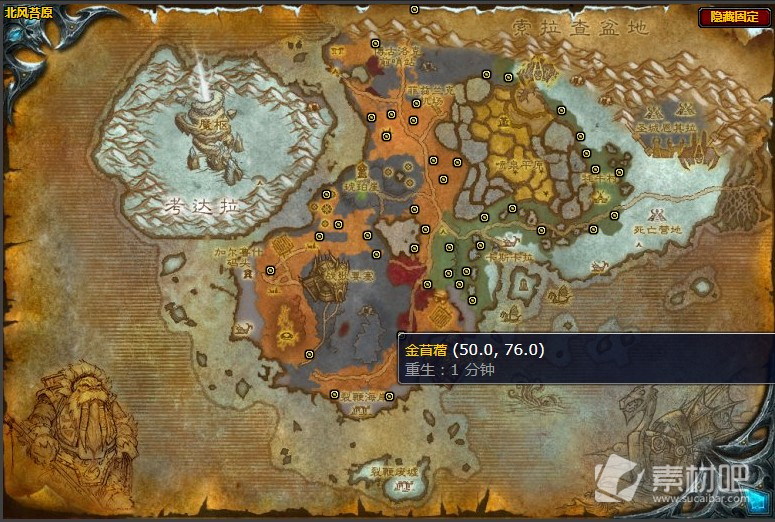Click the 隐藏固定 button

[734, 17]
